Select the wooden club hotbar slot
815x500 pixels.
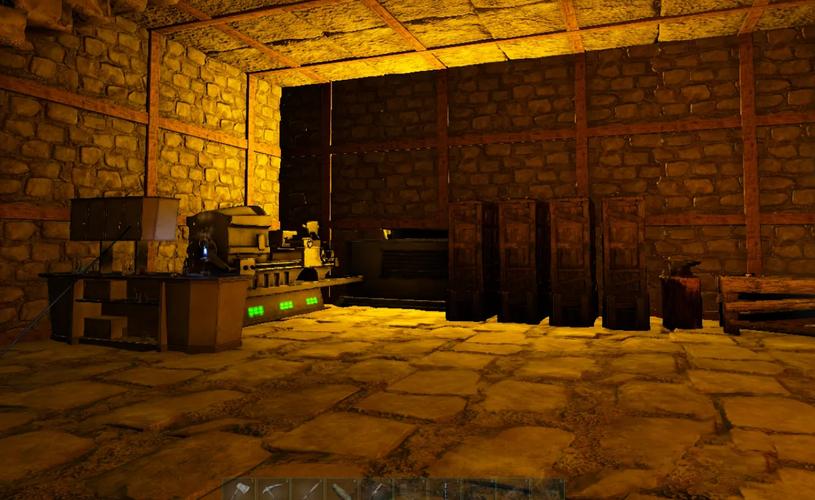click(x=340, y=490)
